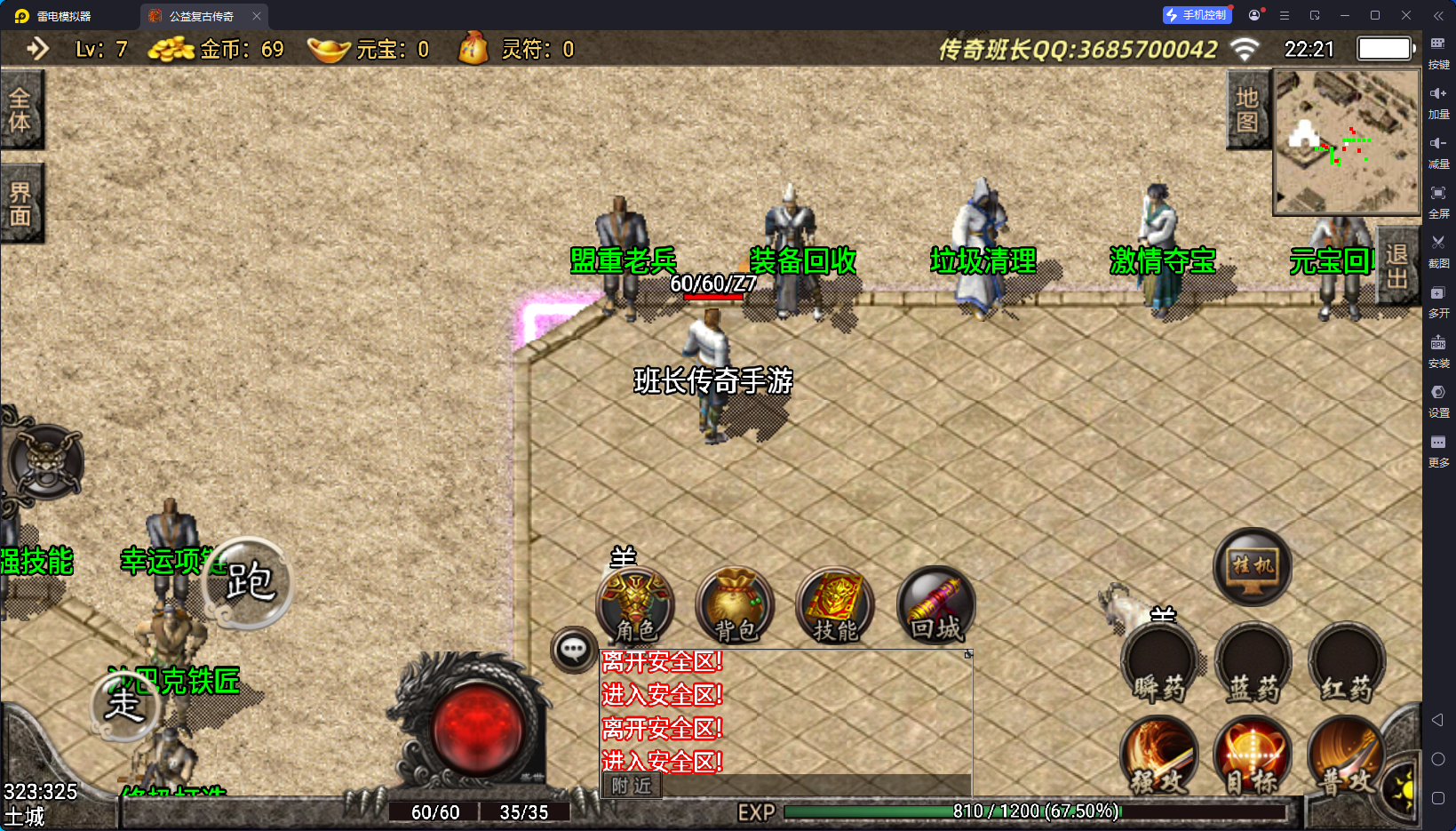Click the minimap in the corner

pyautogui.click(x=1347, y=142)
